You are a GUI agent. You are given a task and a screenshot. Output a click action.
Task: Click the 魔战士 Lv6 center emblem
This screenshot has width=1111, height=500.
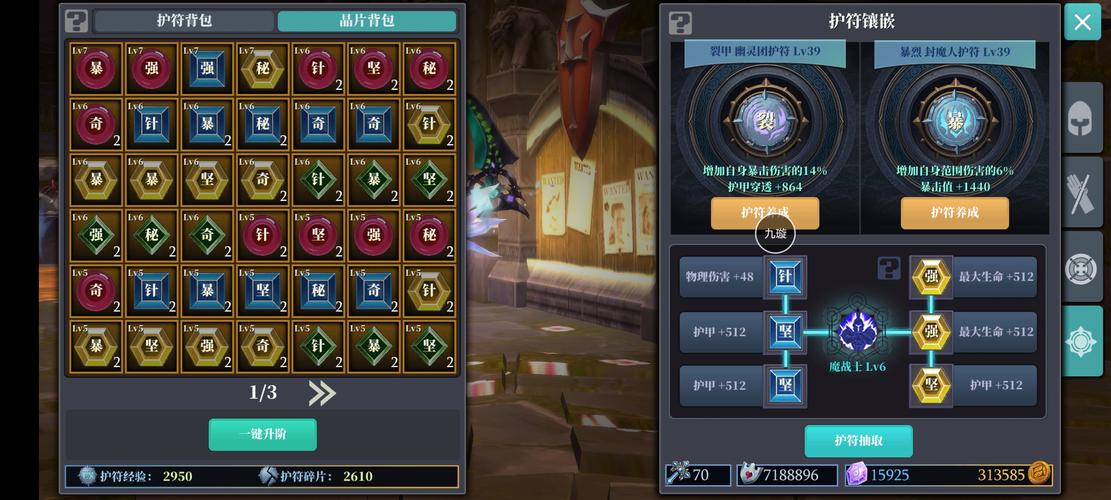[857, 332]
